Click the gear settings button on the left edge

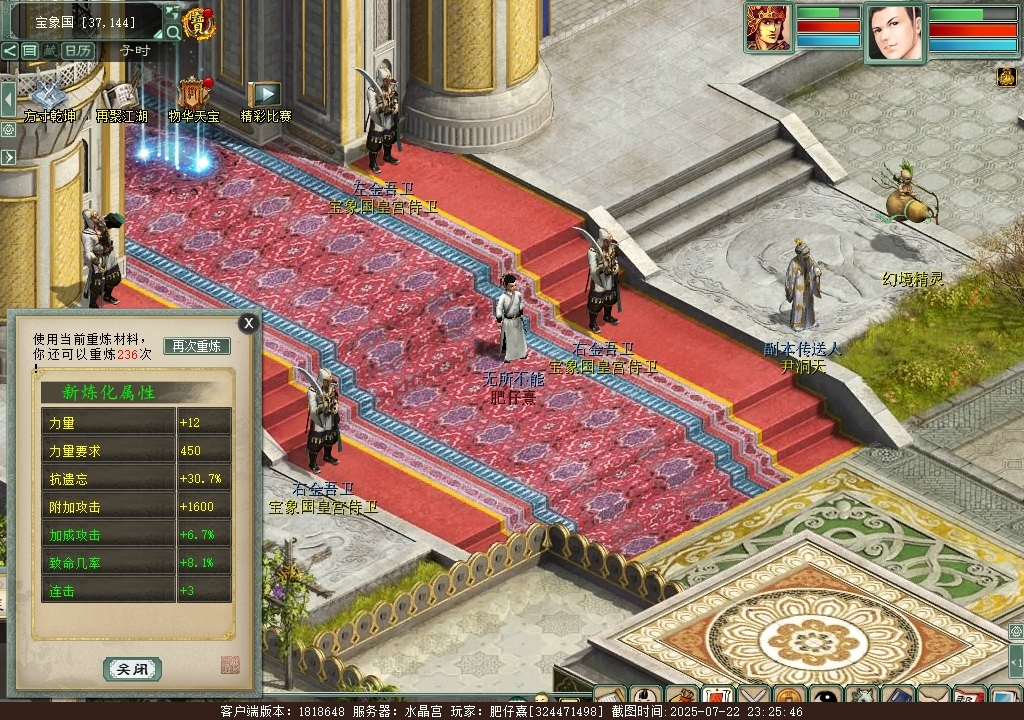point(8,129)
